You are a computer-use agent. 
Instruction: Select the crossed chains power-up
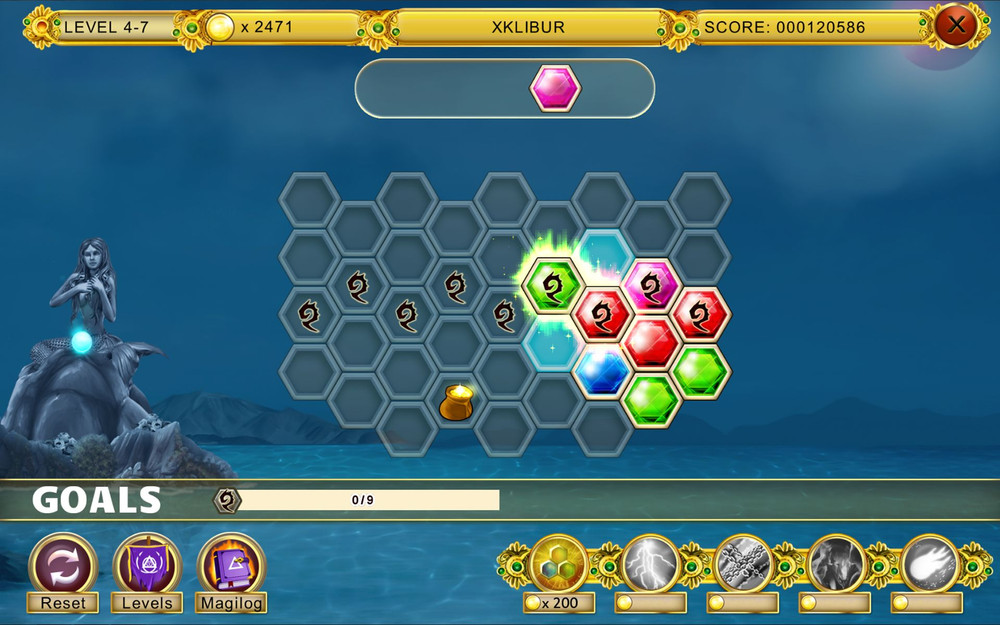point(743,565)
